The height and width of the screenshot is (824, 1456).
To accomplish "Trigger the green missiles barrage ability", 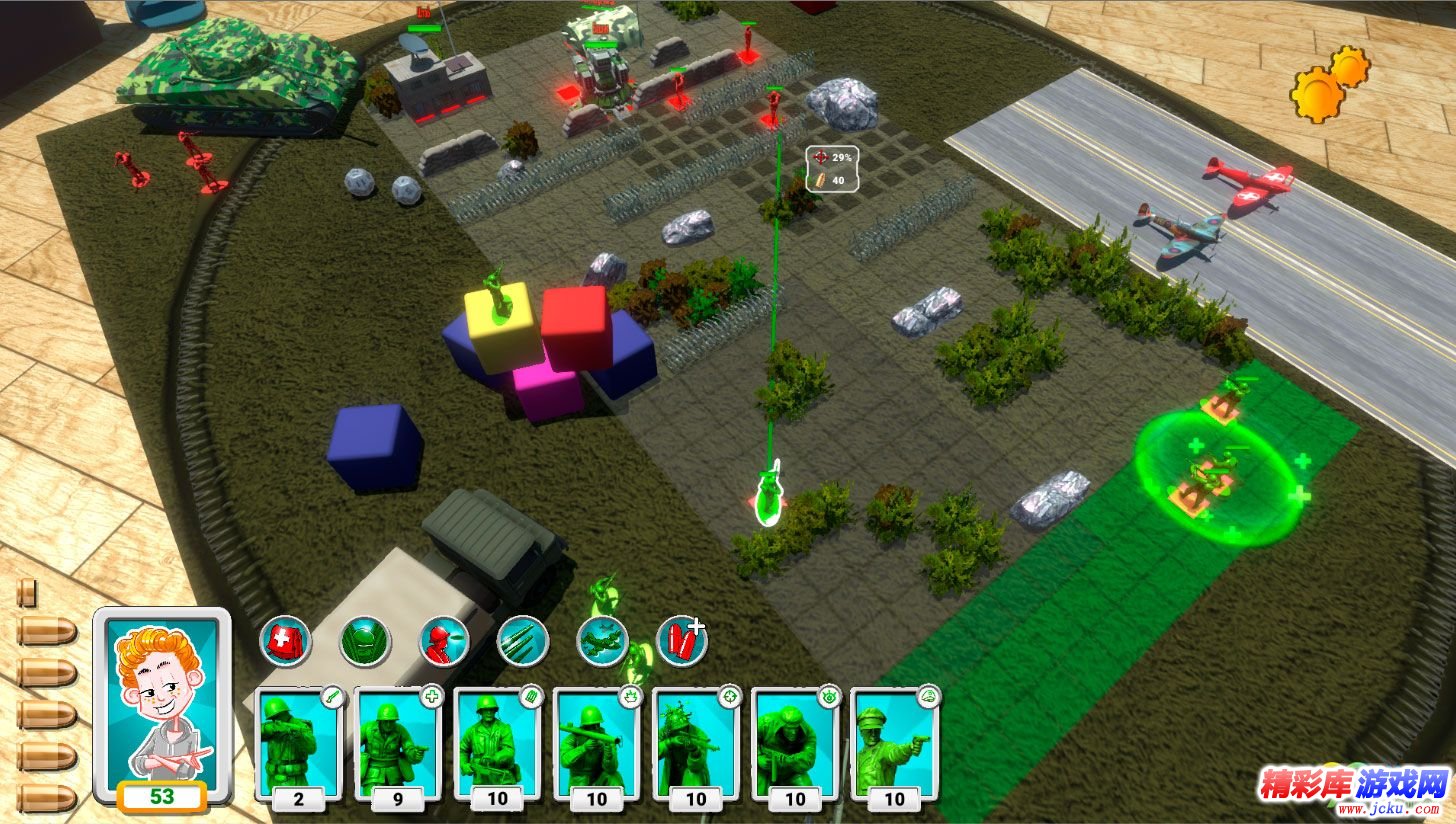I will (x=522, y=640).
